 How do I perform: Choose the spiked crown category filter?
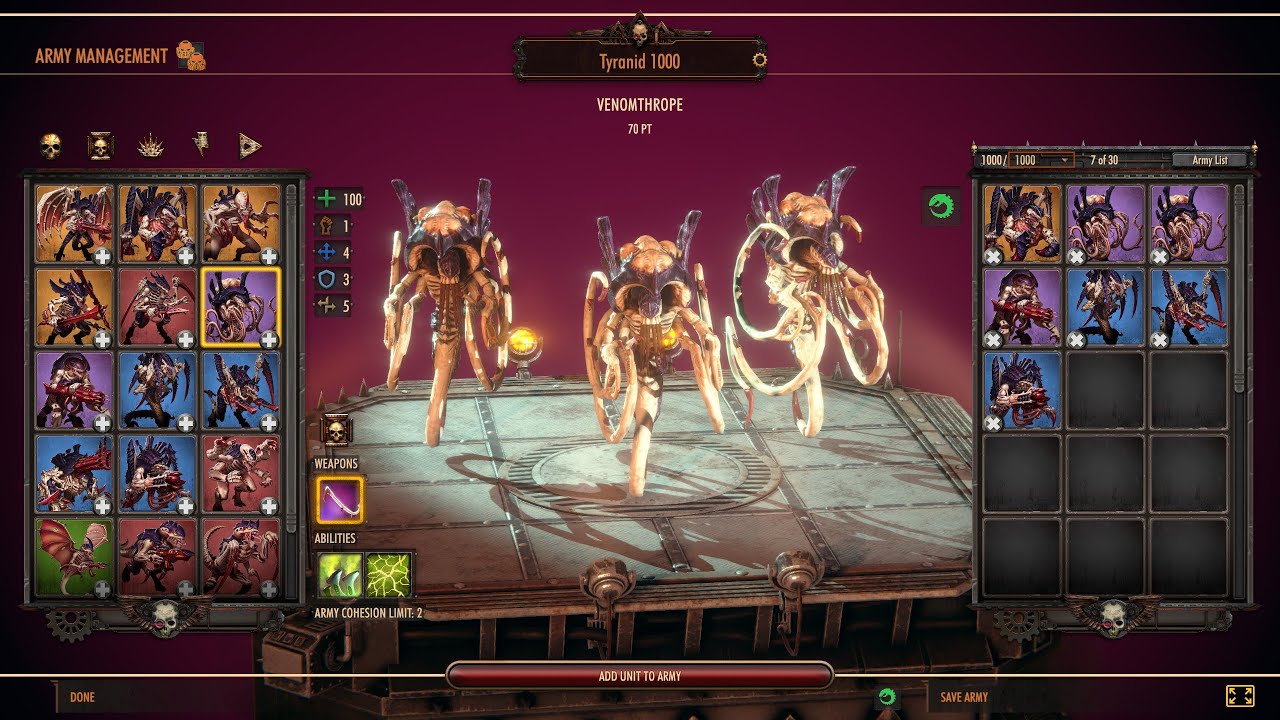pos(151,146)
